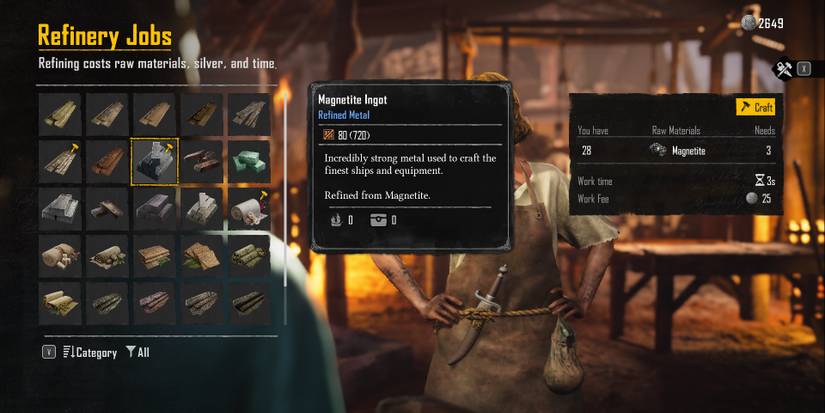Choose the green ingots slot

249,162
